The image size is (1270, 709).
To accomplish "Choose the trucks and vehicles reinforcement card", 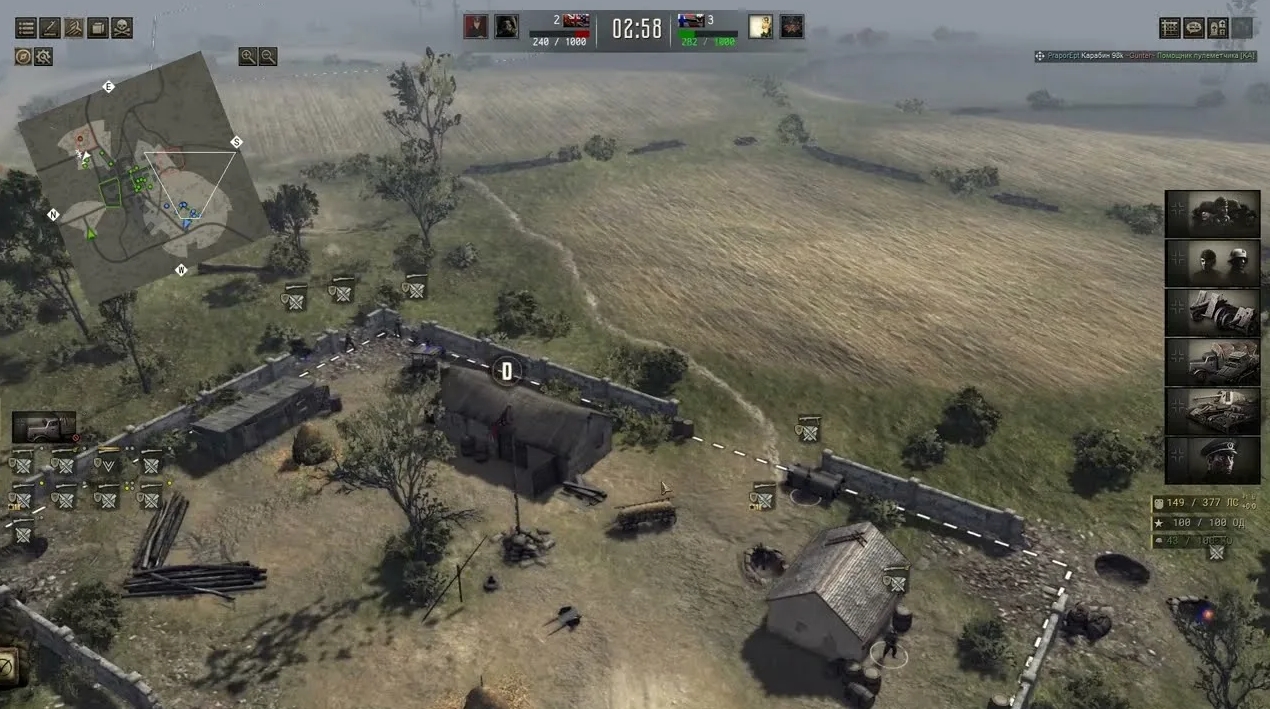I will pyautogui.click(x=1212, y=362).
